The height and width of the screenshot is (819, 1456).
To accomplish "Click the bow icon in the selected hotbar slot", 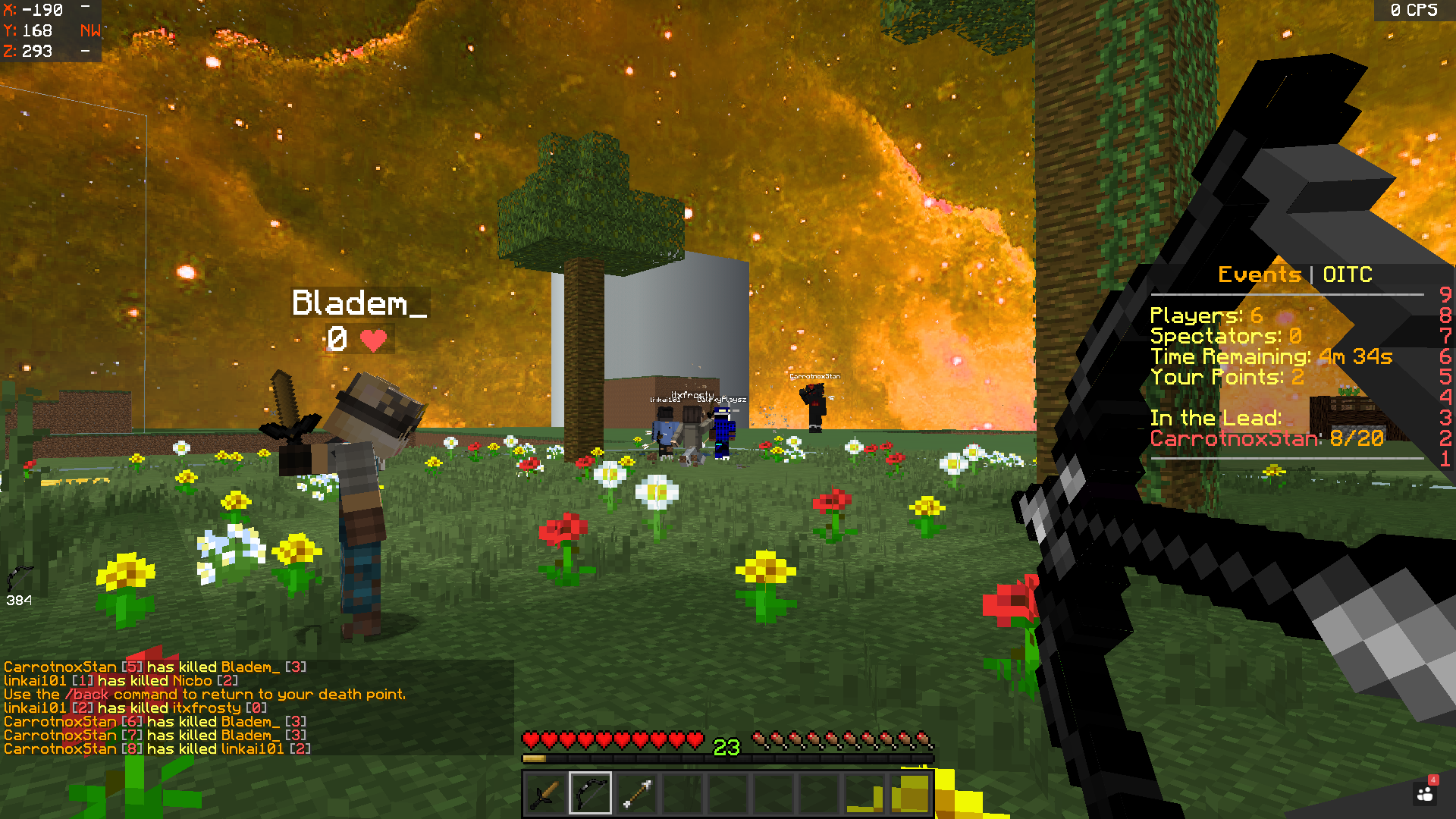I will 589,792.
